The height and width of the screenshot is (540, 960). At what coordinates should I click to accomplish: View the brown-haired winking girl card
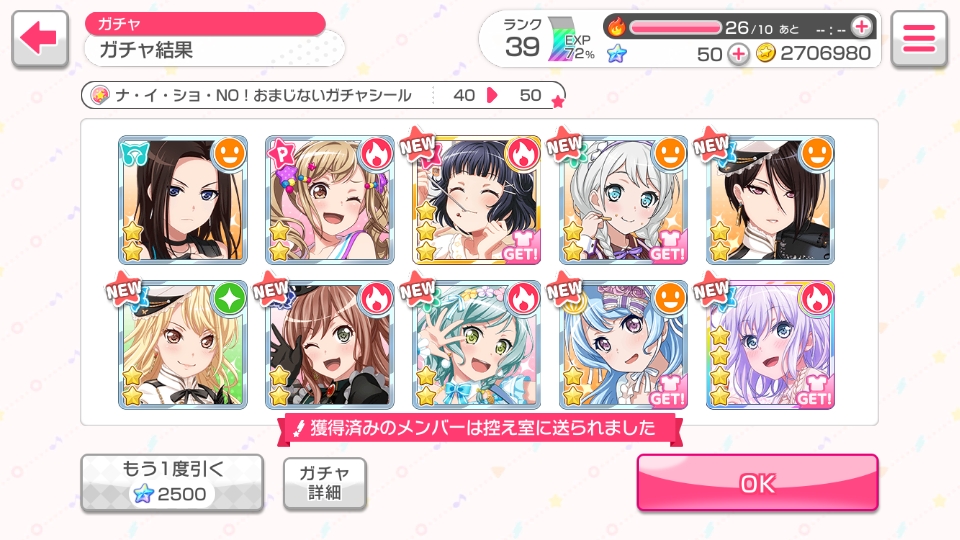pos(329,345)
